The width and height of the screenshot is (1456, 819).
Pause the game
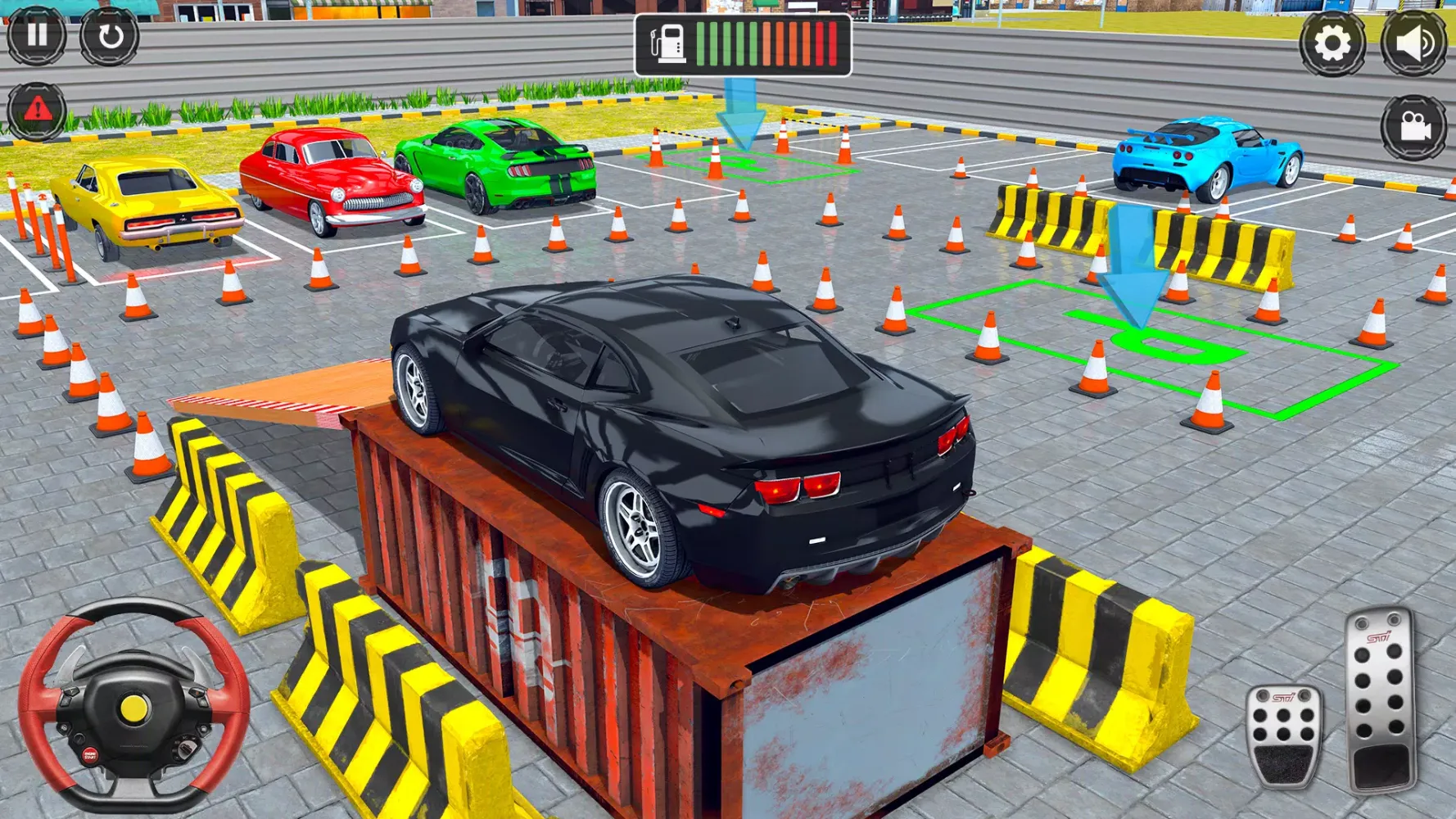[37, 35]
